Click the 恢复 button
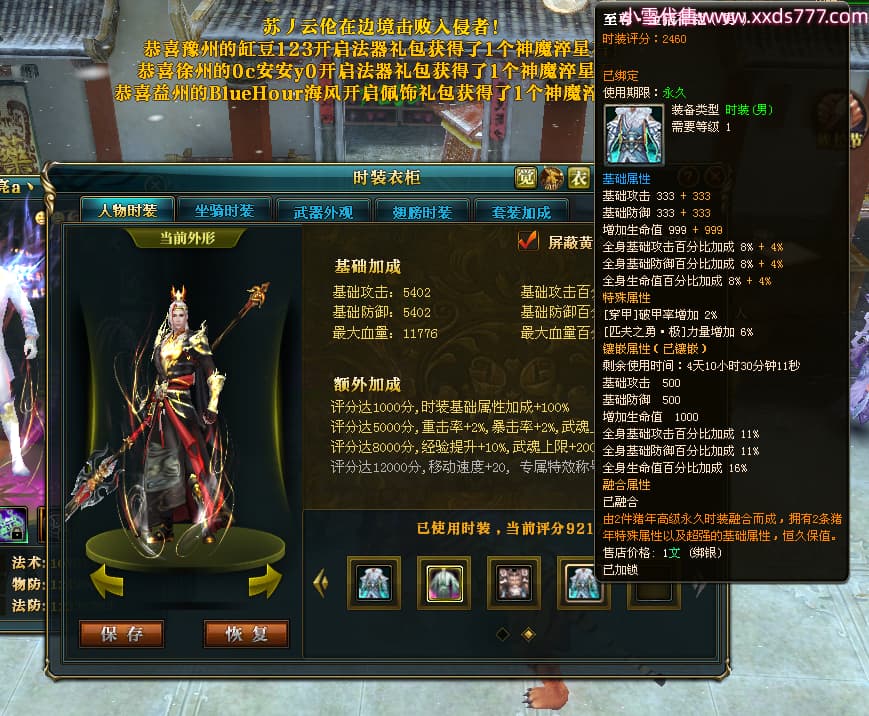Image resolution: width=869 pixels, height=716 pixels. [x=246, y=634]
